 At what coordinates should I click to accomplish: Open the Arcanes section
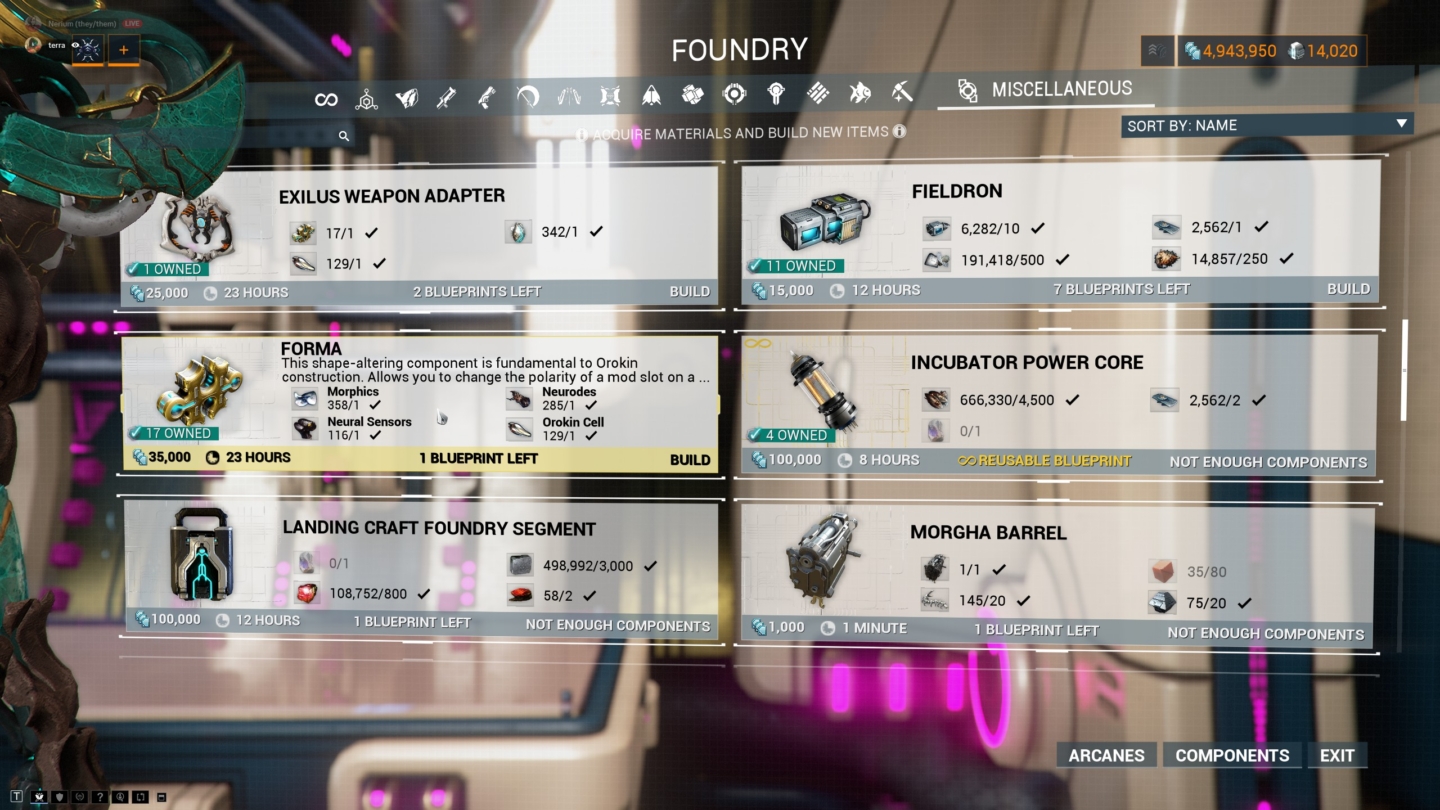[1105, 755]
